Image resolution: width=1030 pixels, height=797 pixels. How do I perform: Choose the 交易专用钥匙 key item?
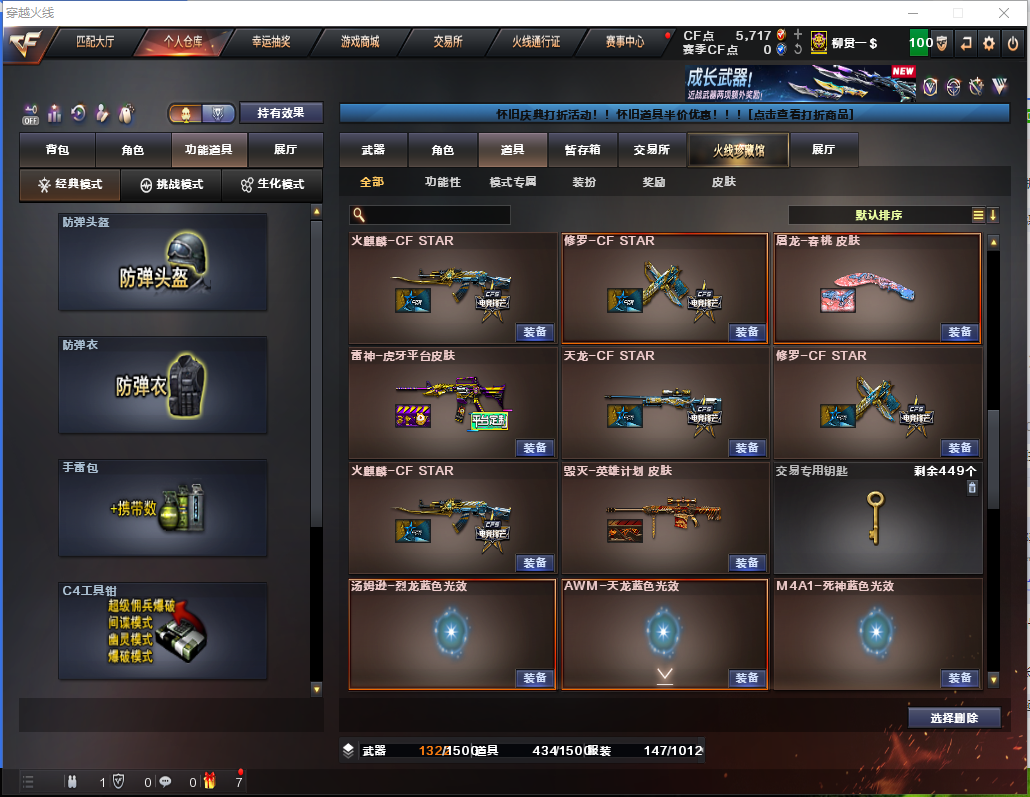[x=877, y=518]
